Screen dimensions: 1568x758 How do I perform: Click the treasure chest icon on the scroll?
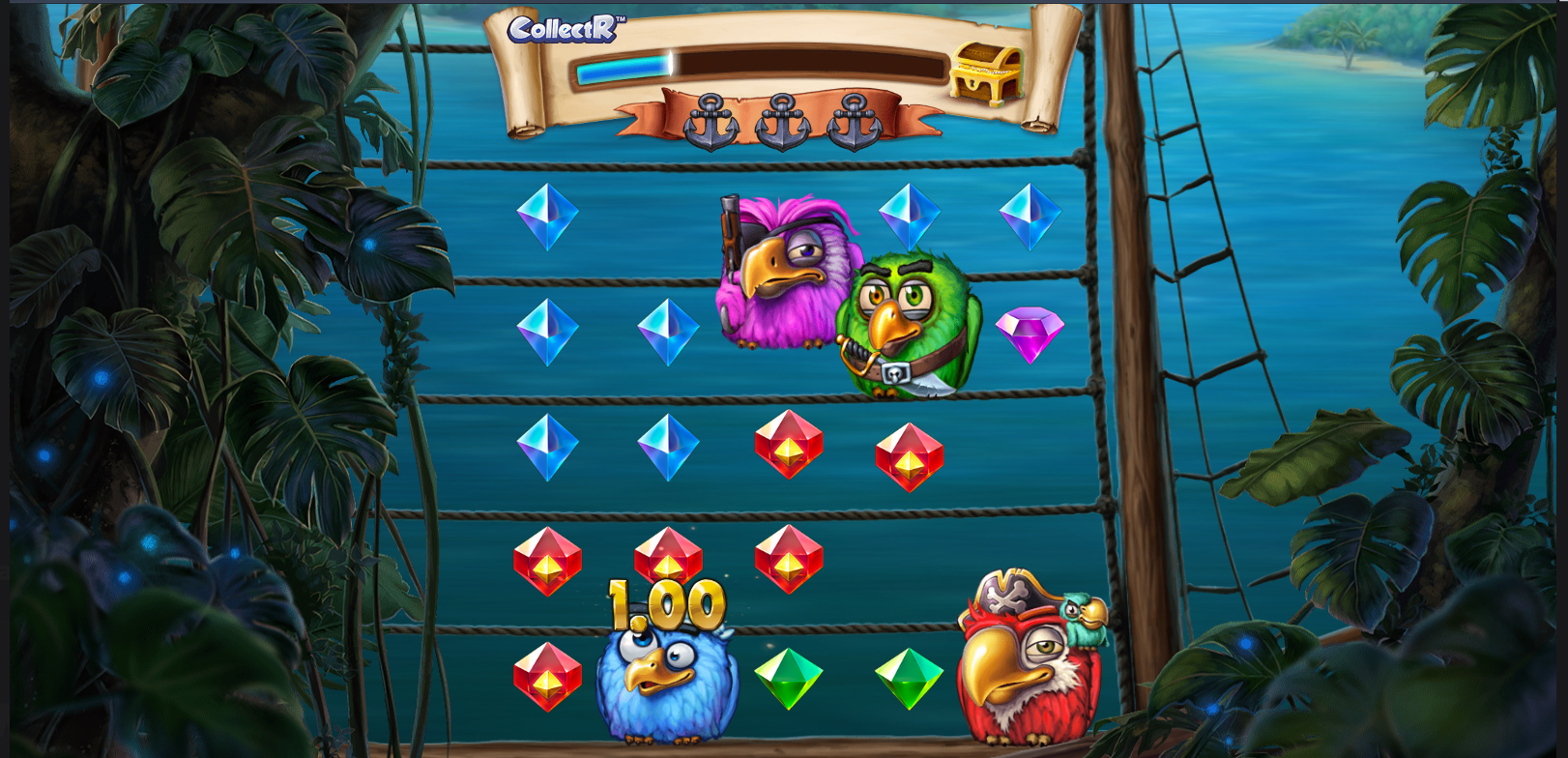pos(986,73)
